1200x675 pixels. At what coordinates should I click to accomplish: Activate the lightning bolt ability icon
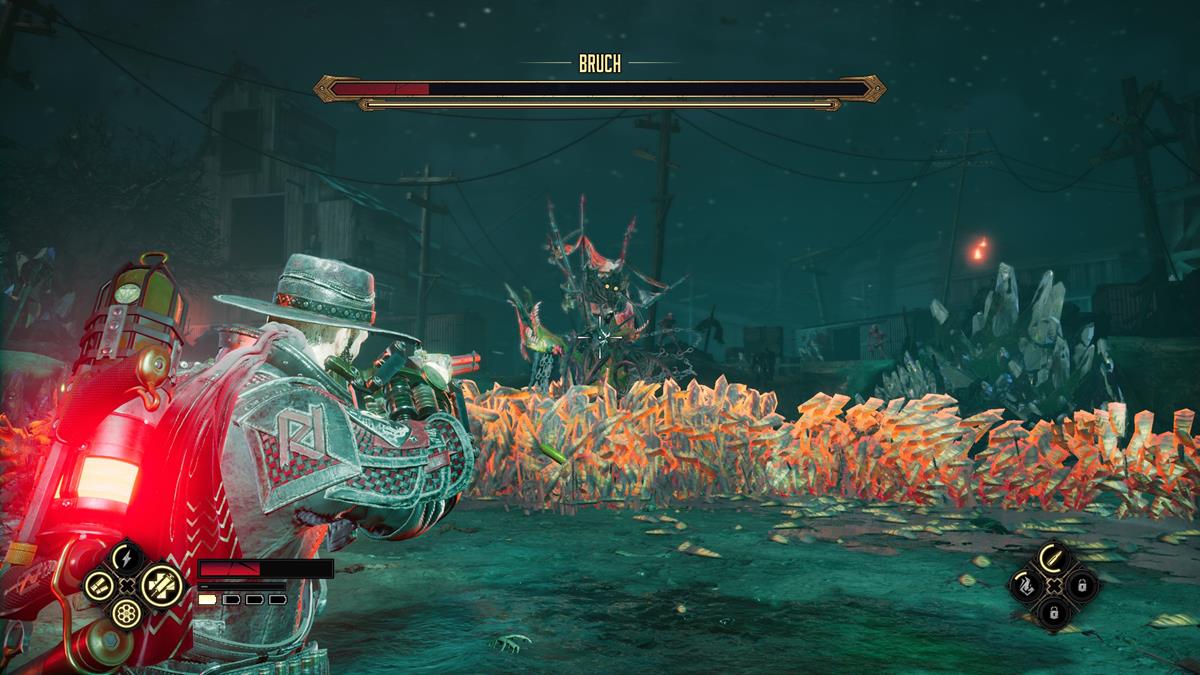[127, 557]
